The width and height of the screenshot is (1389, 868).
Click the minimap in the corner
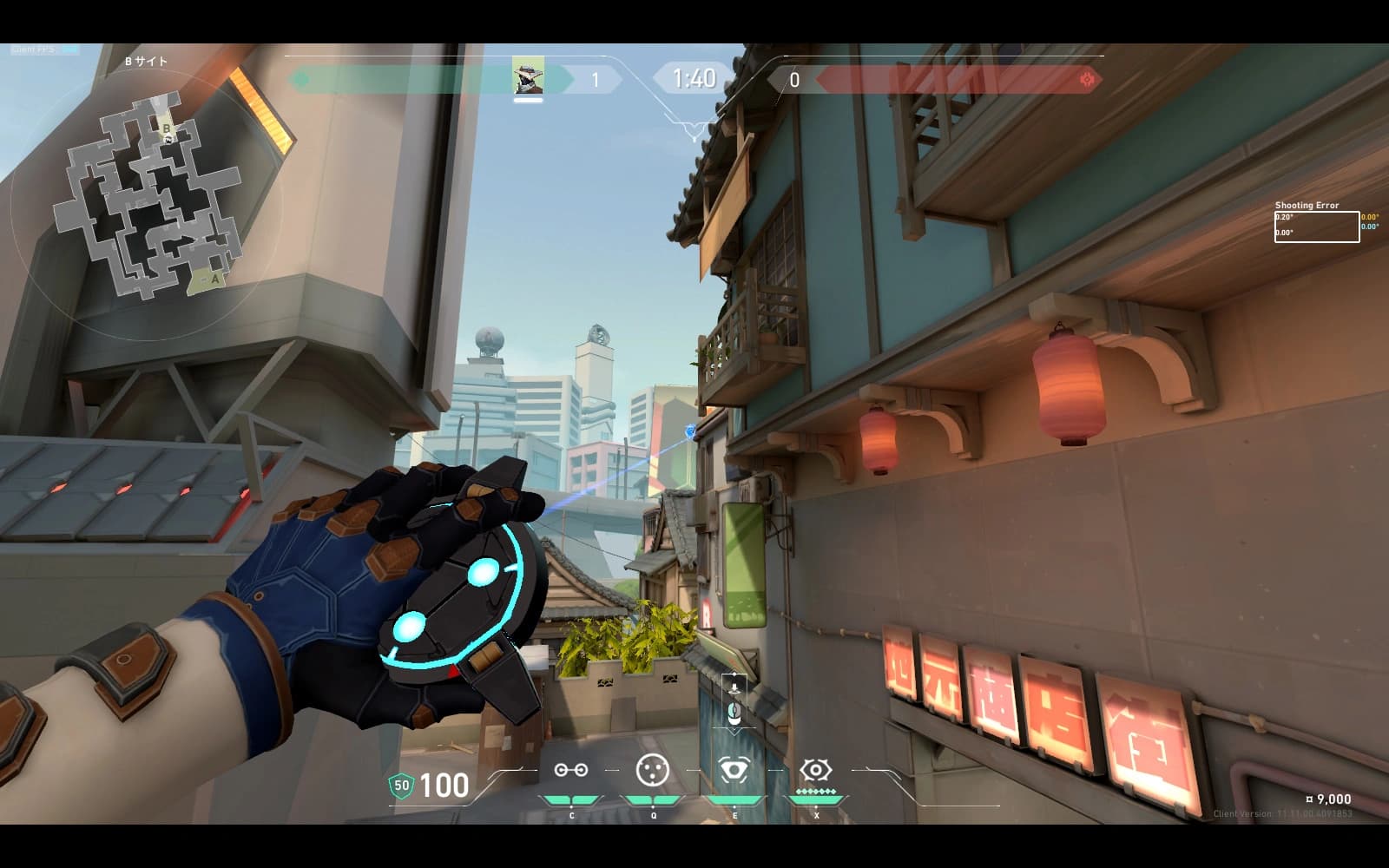tap(148, 198)
